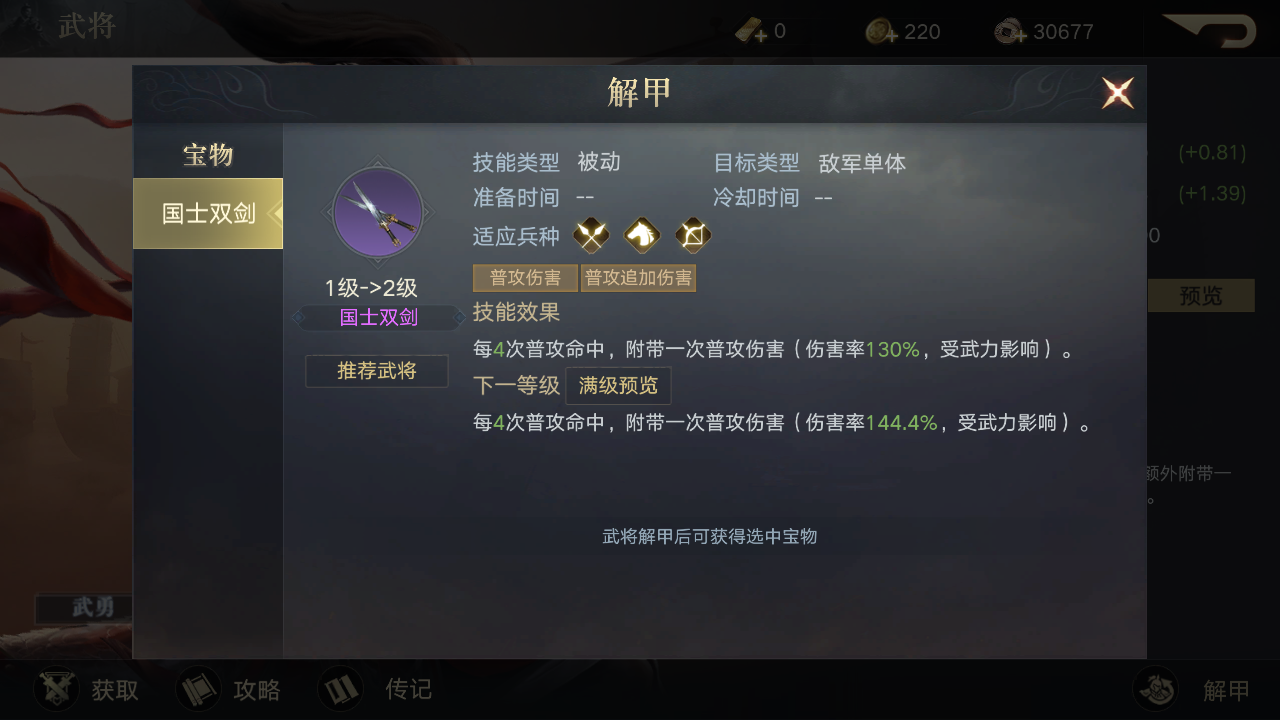Click the 解甲 icon at bottom right

pos(1156,689)
